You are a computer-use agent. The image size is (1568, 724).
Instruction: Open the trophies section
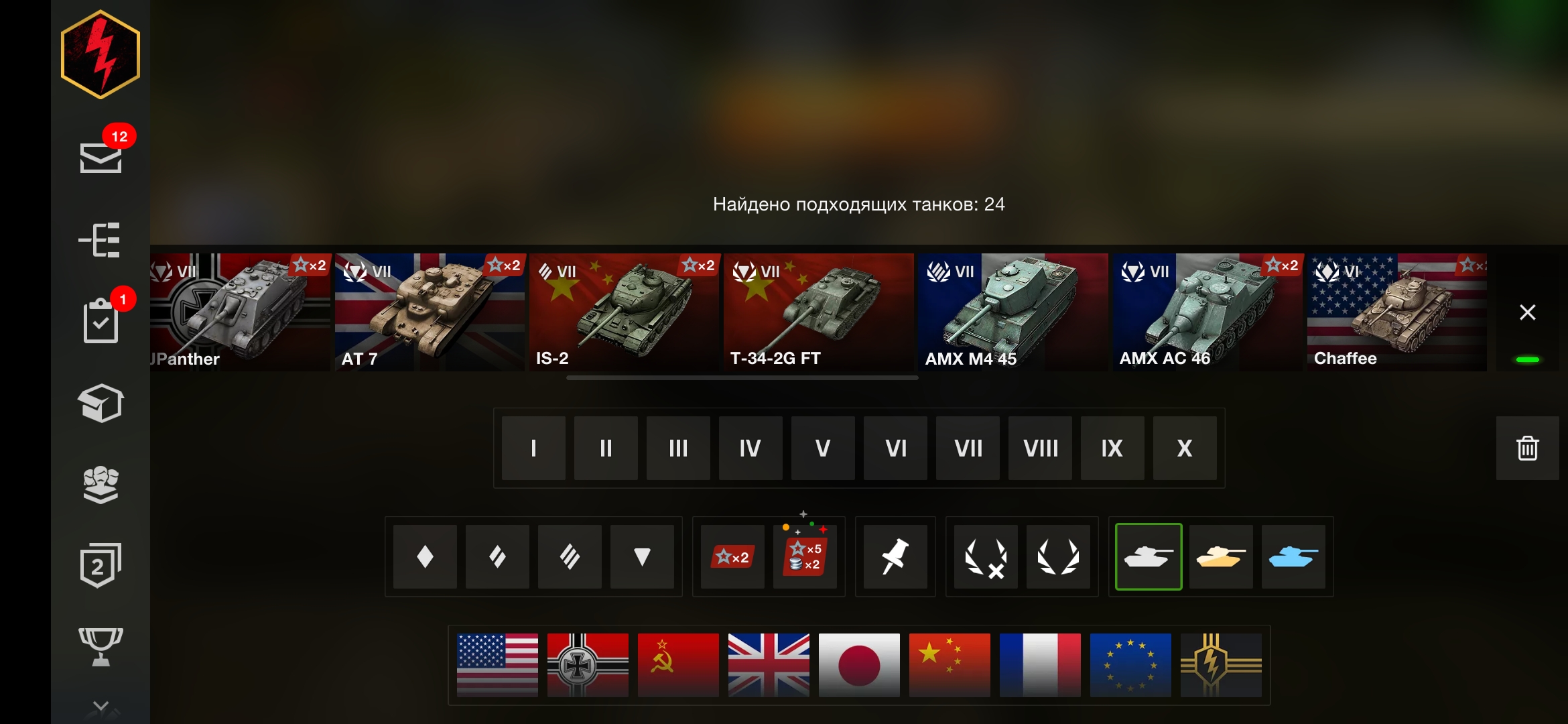(101, 642)
